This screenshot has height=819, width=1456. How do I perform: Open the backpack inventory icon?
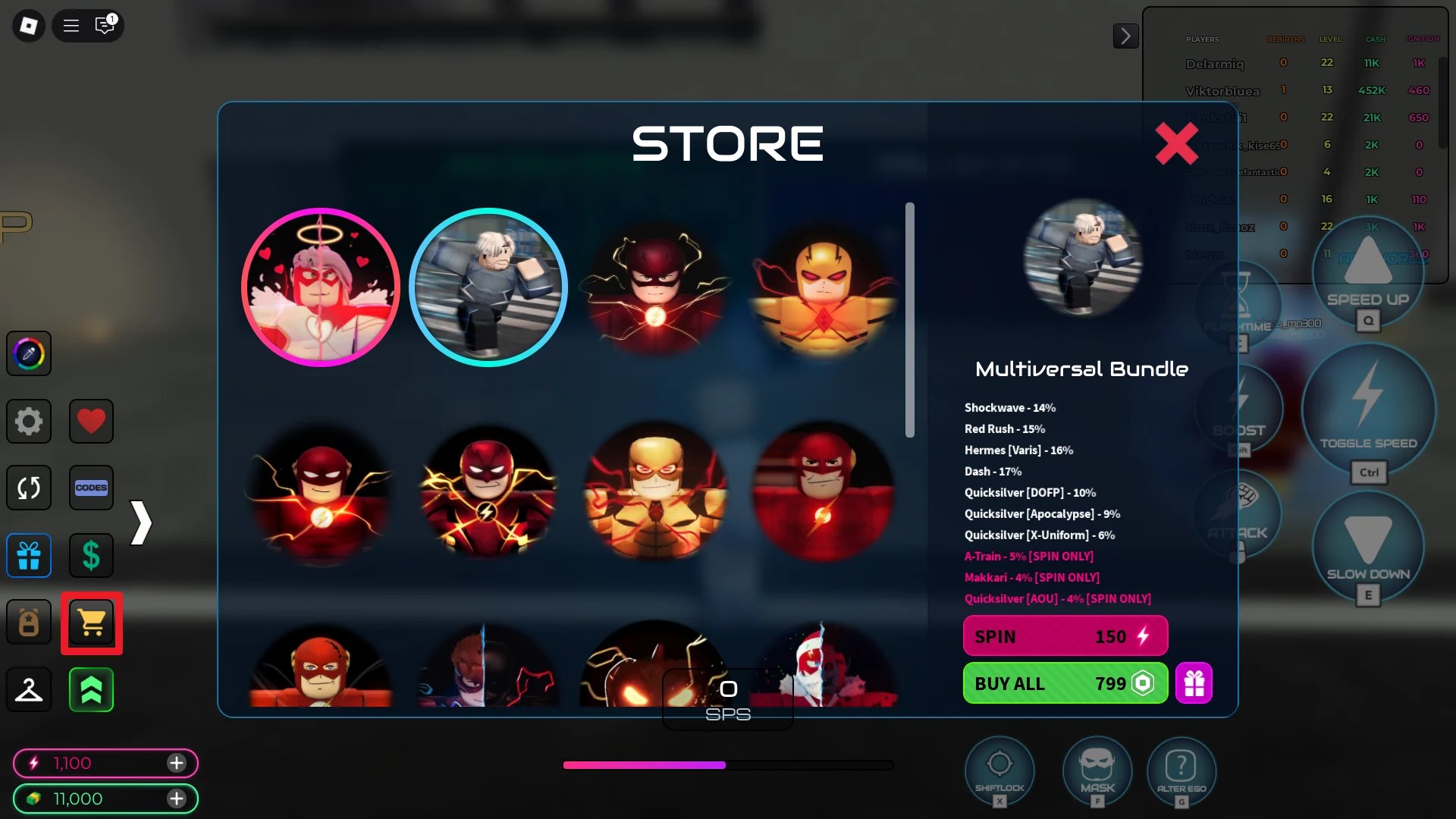pos(29,623)
